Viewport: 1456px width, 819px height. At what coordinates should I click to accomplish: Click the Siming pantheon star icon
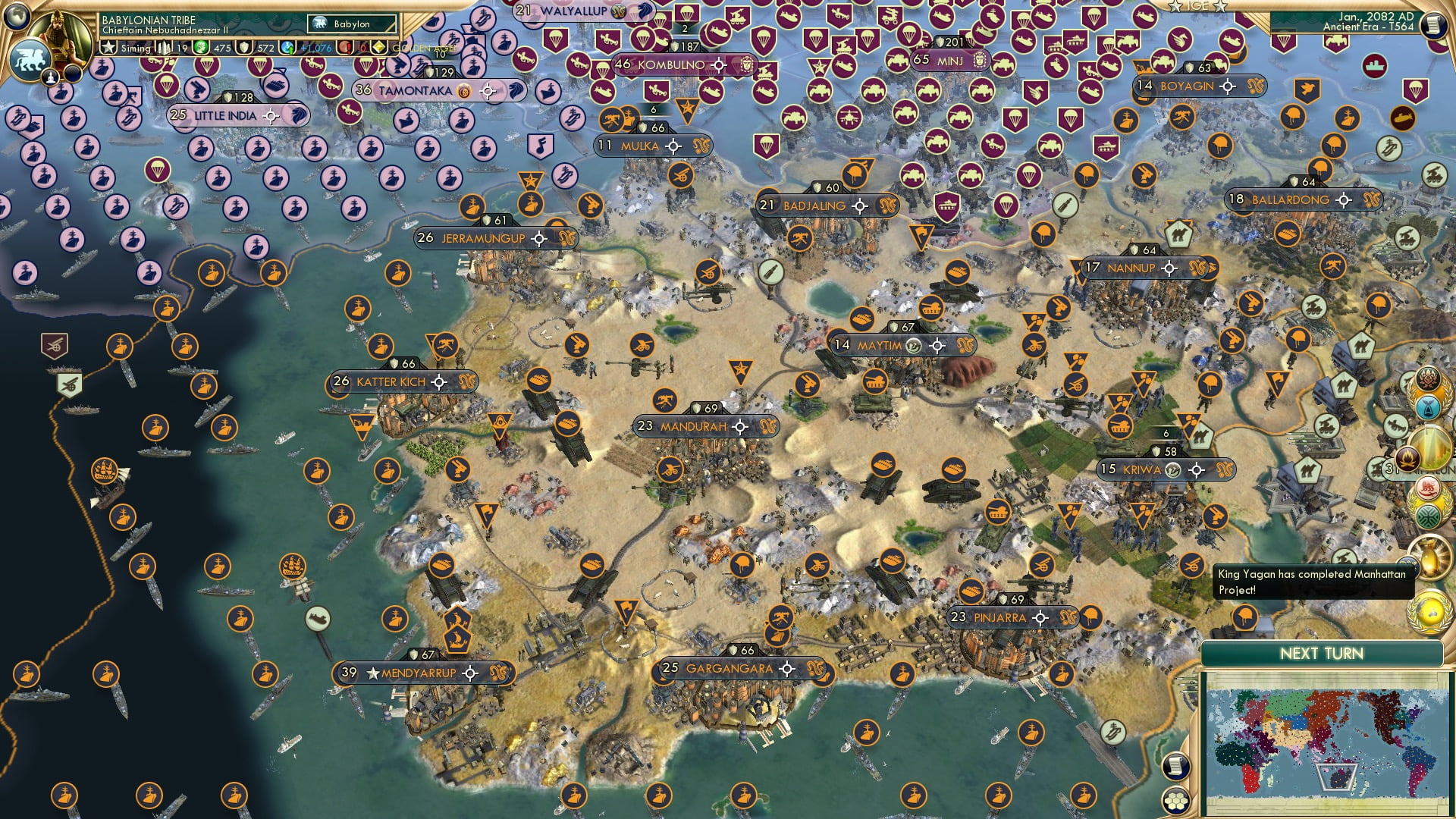click(x=108, y=47)
